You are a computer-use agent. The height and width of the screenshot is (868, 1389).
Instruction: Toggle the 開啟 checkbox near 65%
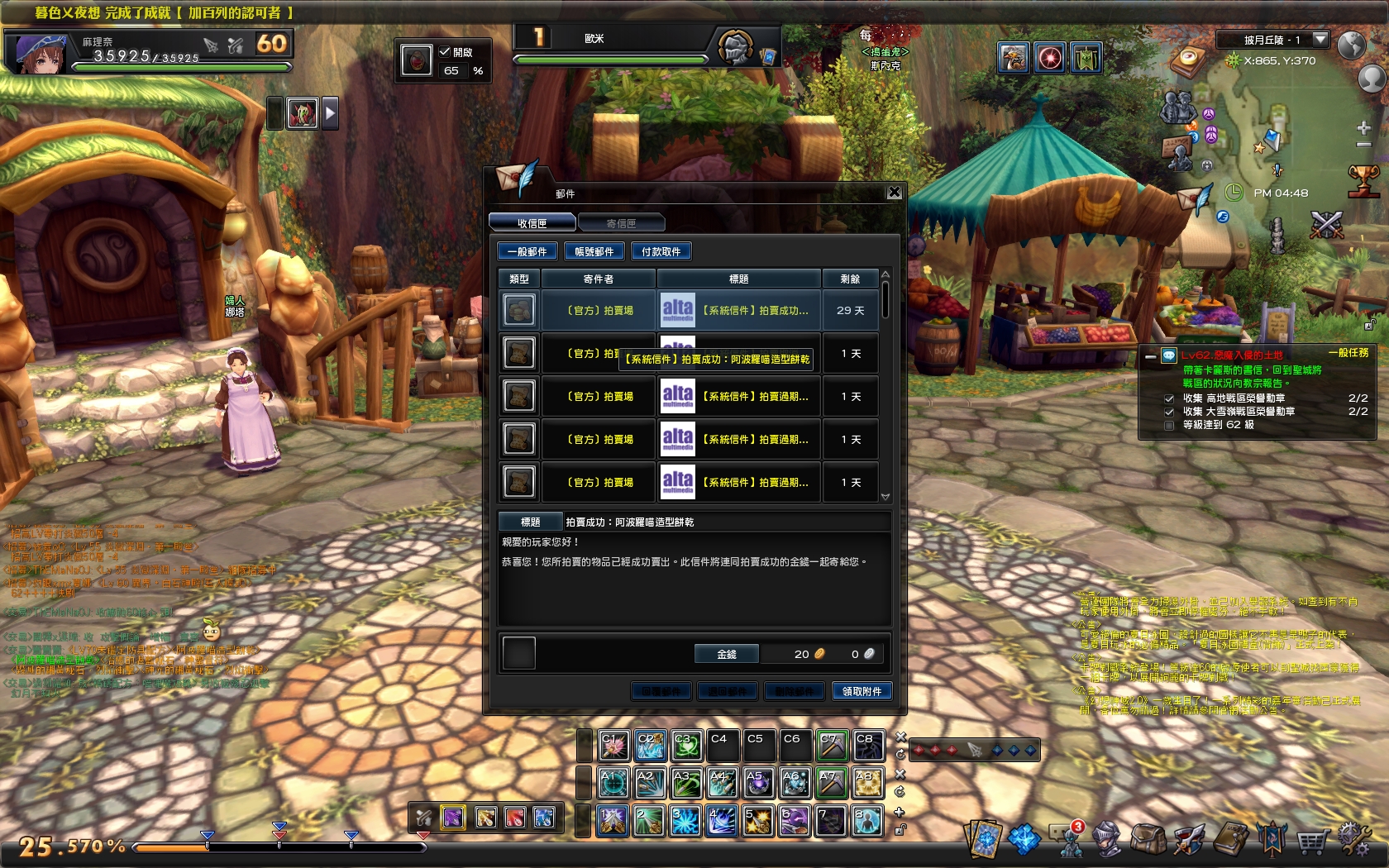pyautogui.click(x=443, y=50)
